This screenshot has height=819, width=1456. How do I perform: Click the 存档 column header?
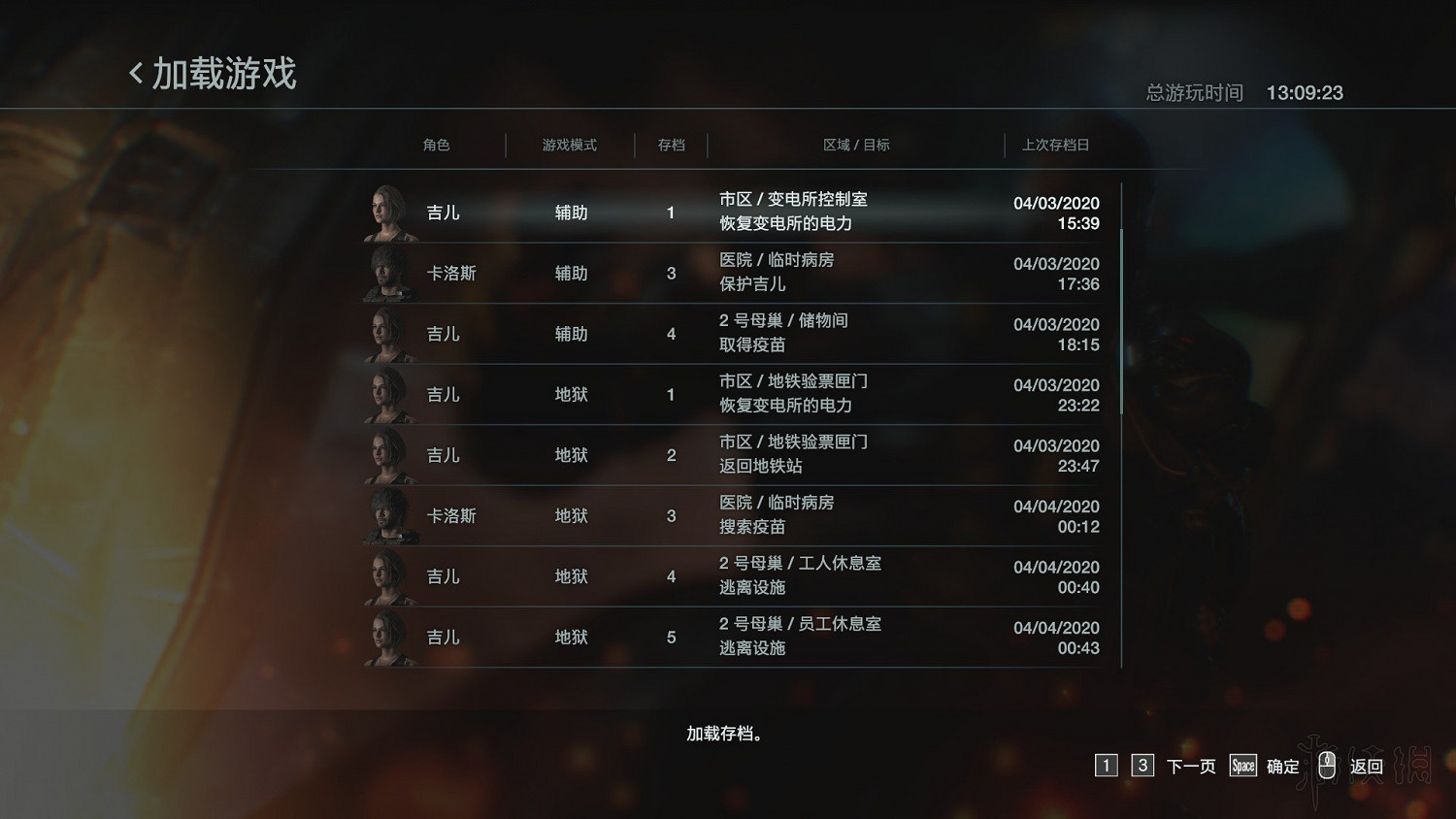coord(671,145)
